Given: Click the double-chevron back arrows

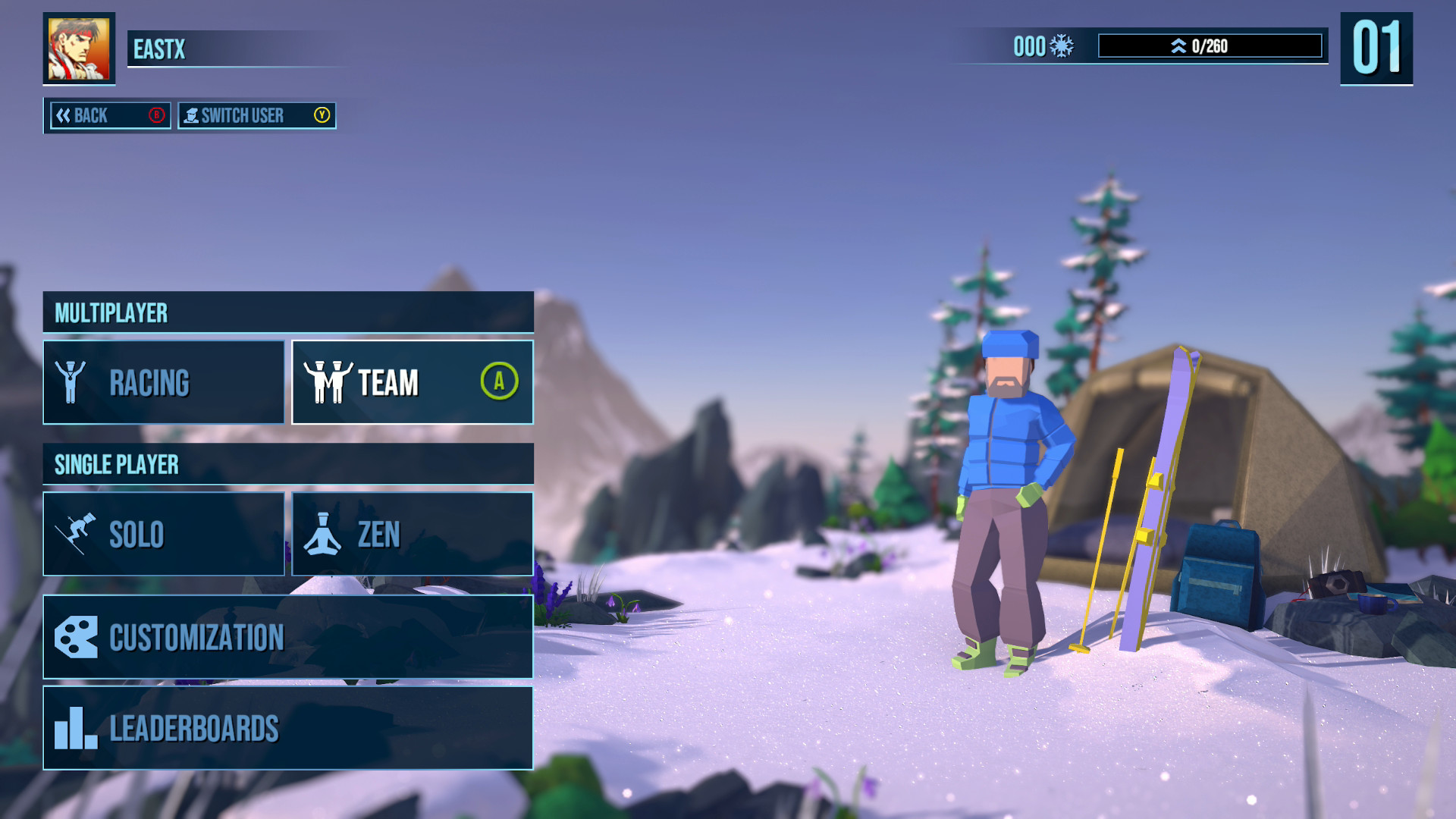Looking at the screenshot, I should (64, 115).
